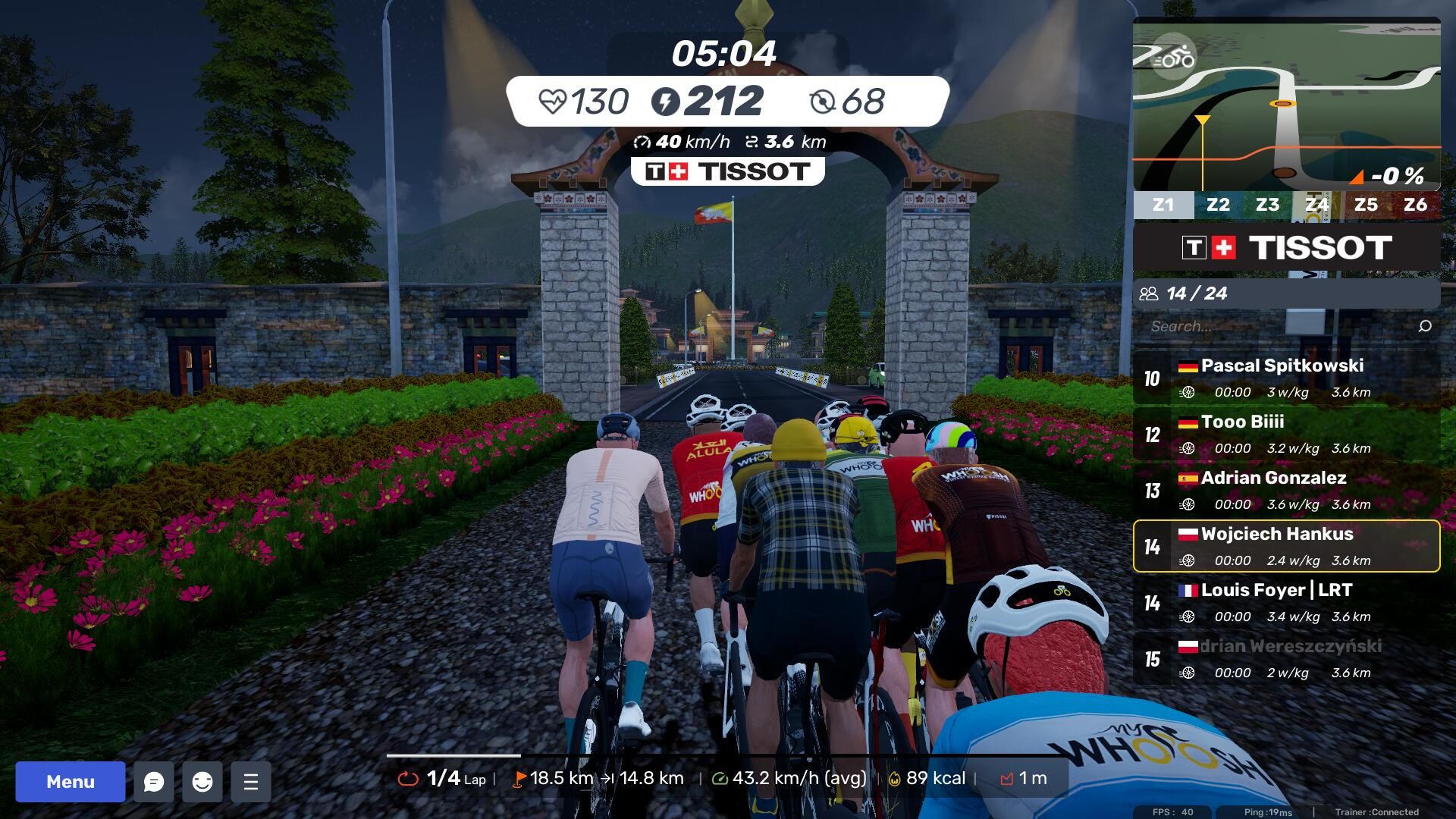Pick Louis Foyer | LRT rider row

coord(1286,602)
